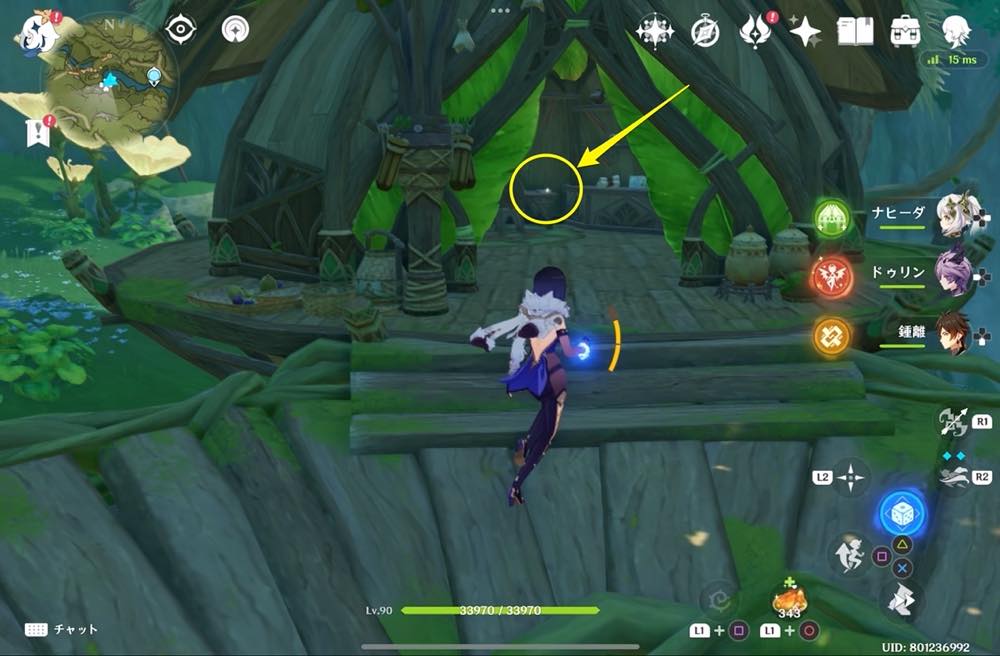1000x656 pixels.
Task: Tap the sprint dash button
Action: (x=900, y=603)
